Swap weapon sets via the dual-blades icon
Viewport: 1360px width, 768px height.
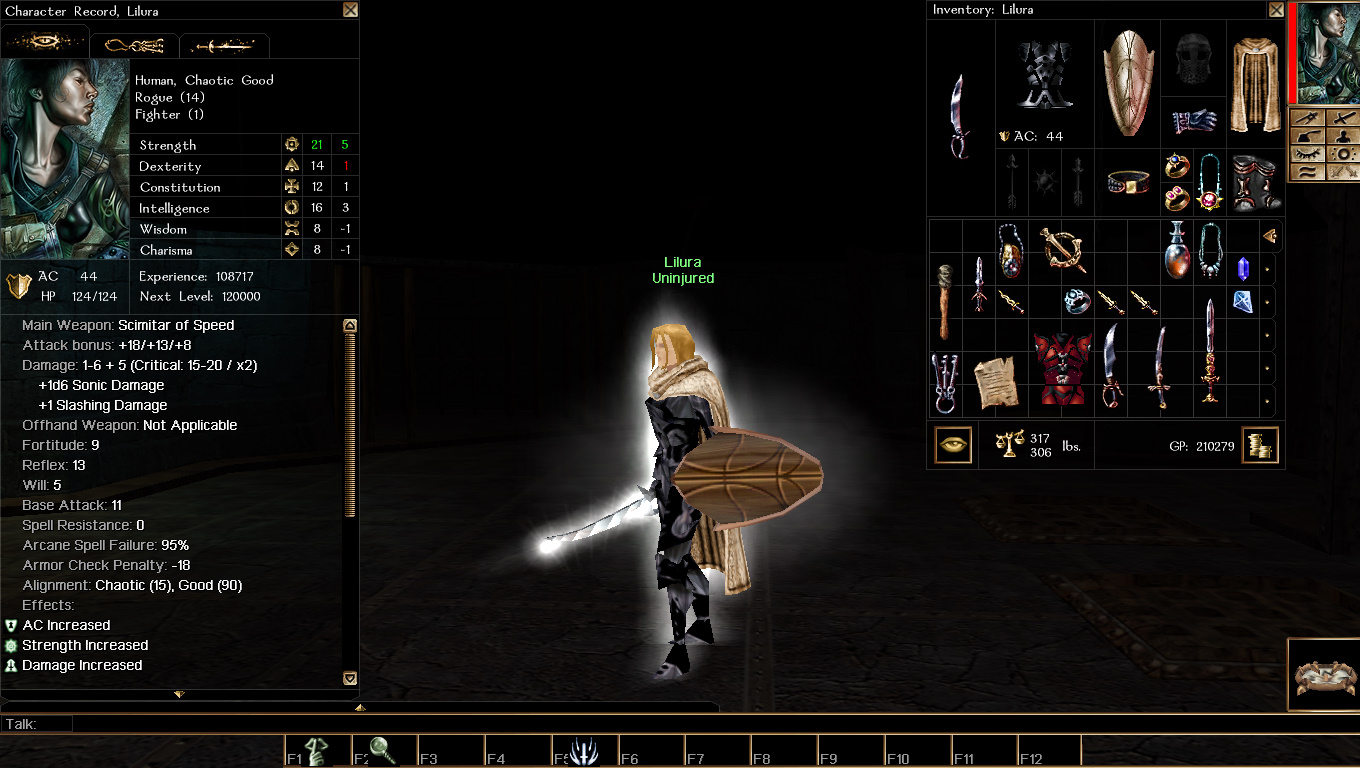pyautogui.click(x=1343, y=171)
